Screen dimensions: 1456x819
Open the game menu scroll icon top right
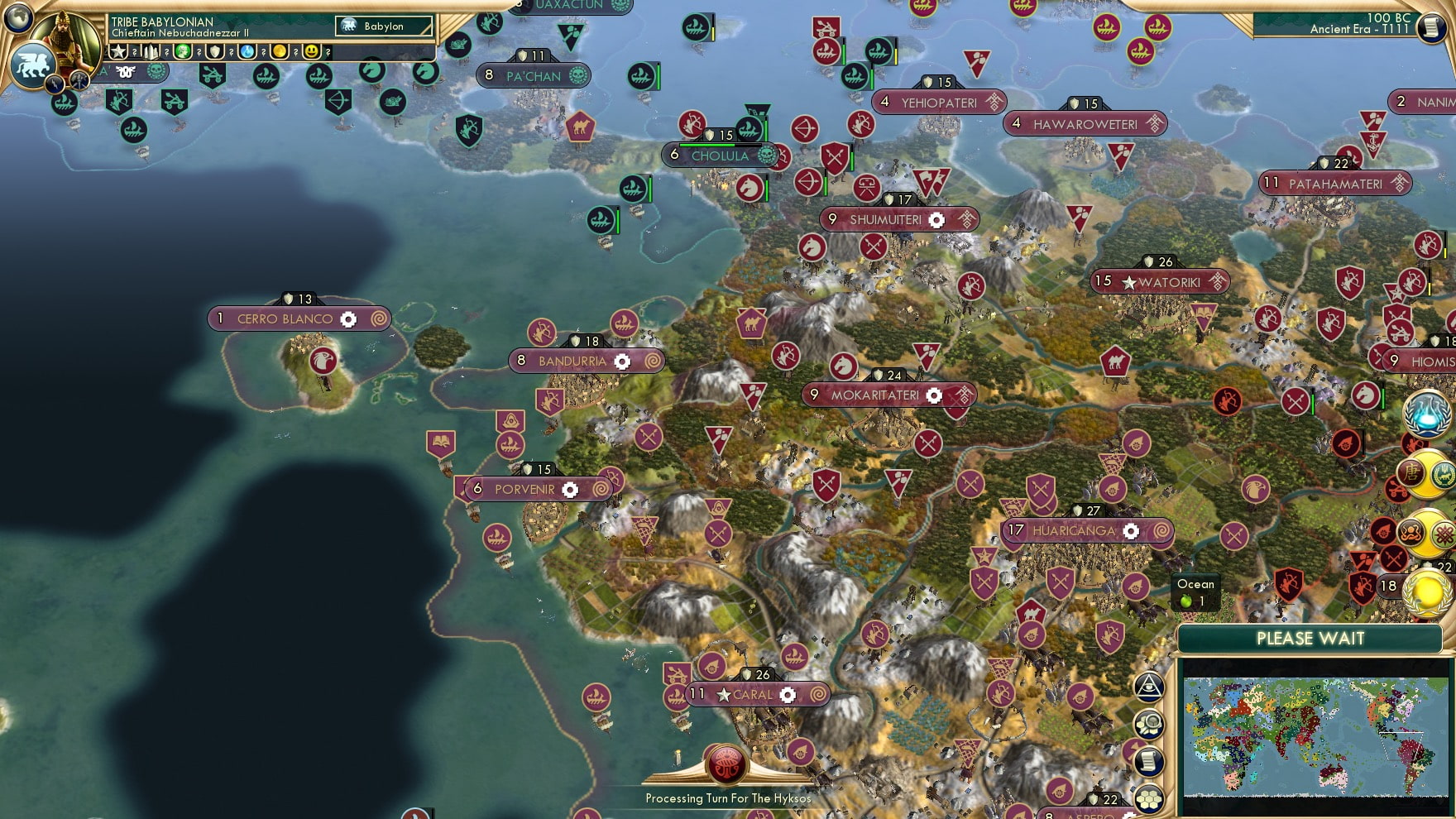[1430, 26]
